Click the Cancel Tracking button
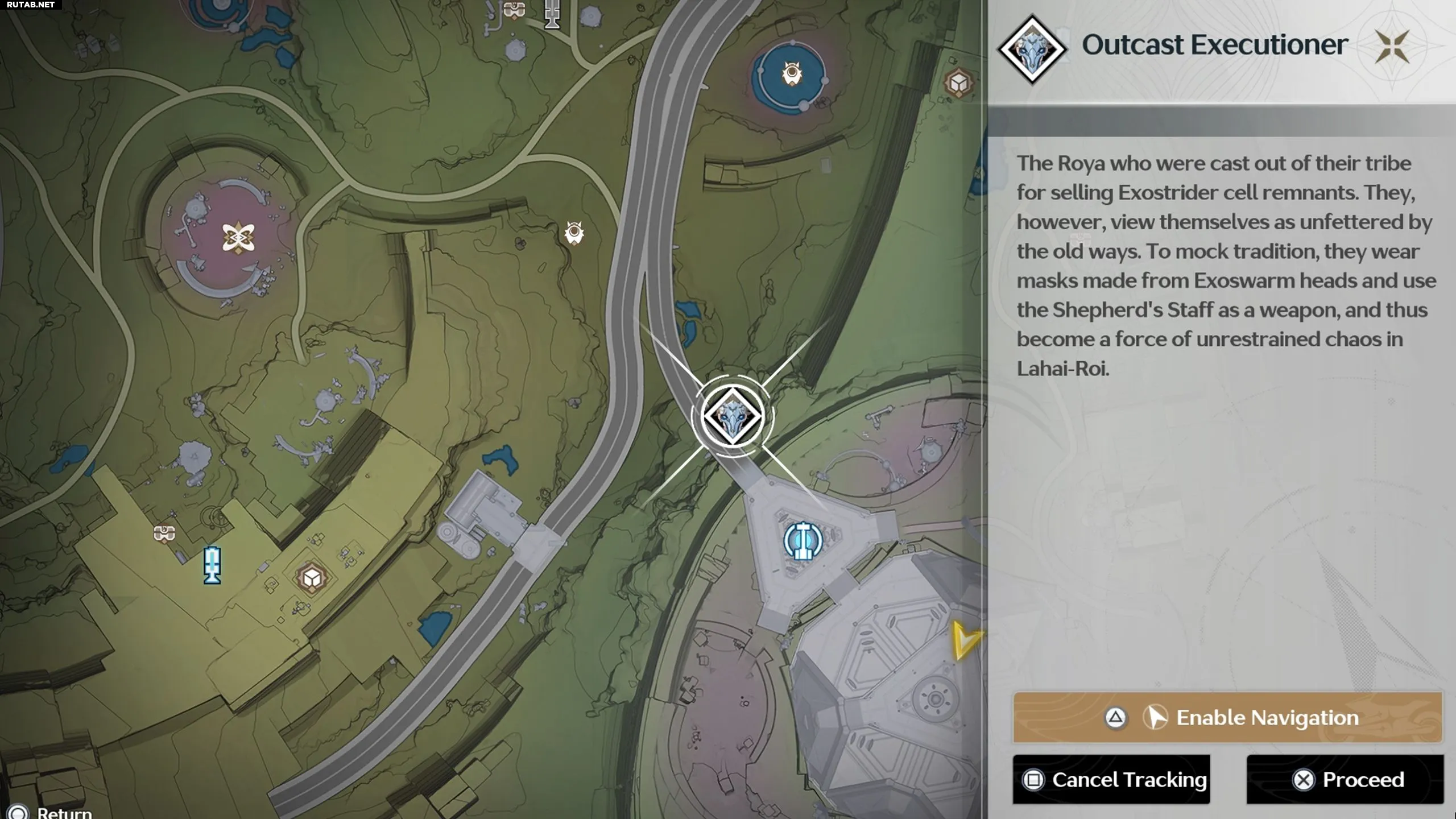The width and height of the screenshot is (1456, 819). point(1111,779)
